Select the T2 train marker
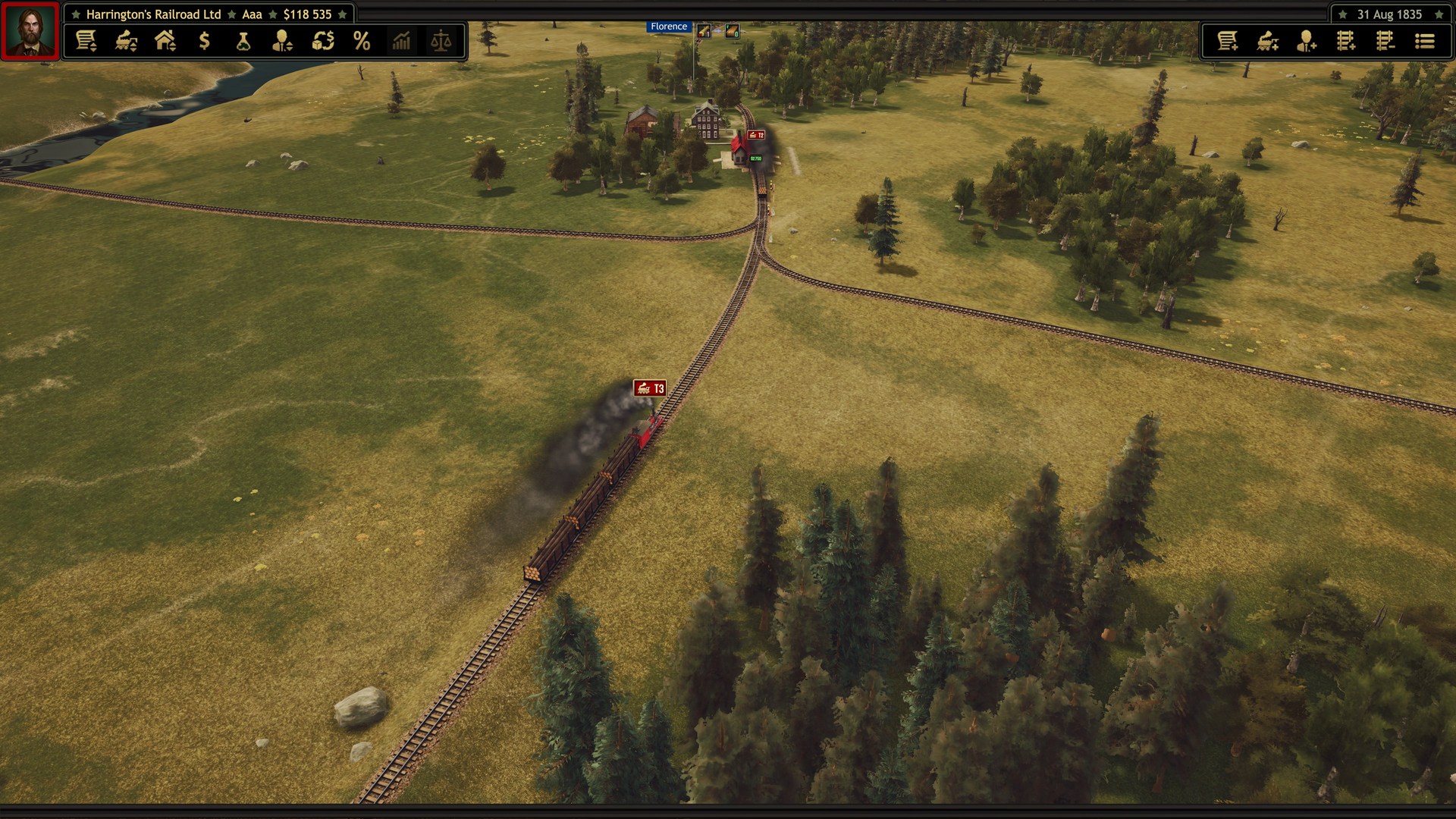The height and width of the screenshot is (819, 1456). pyautogui.click(x=756, y=135)
